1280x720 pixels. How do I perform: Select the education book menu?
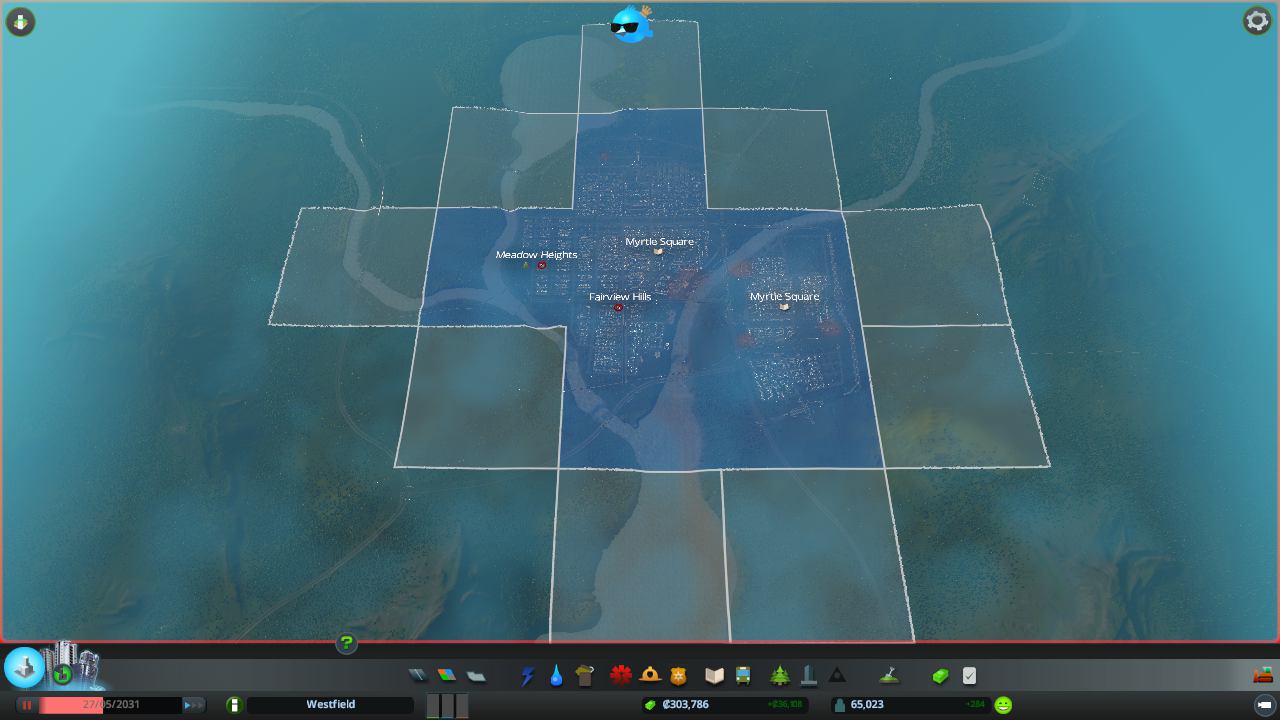point(714,676)
